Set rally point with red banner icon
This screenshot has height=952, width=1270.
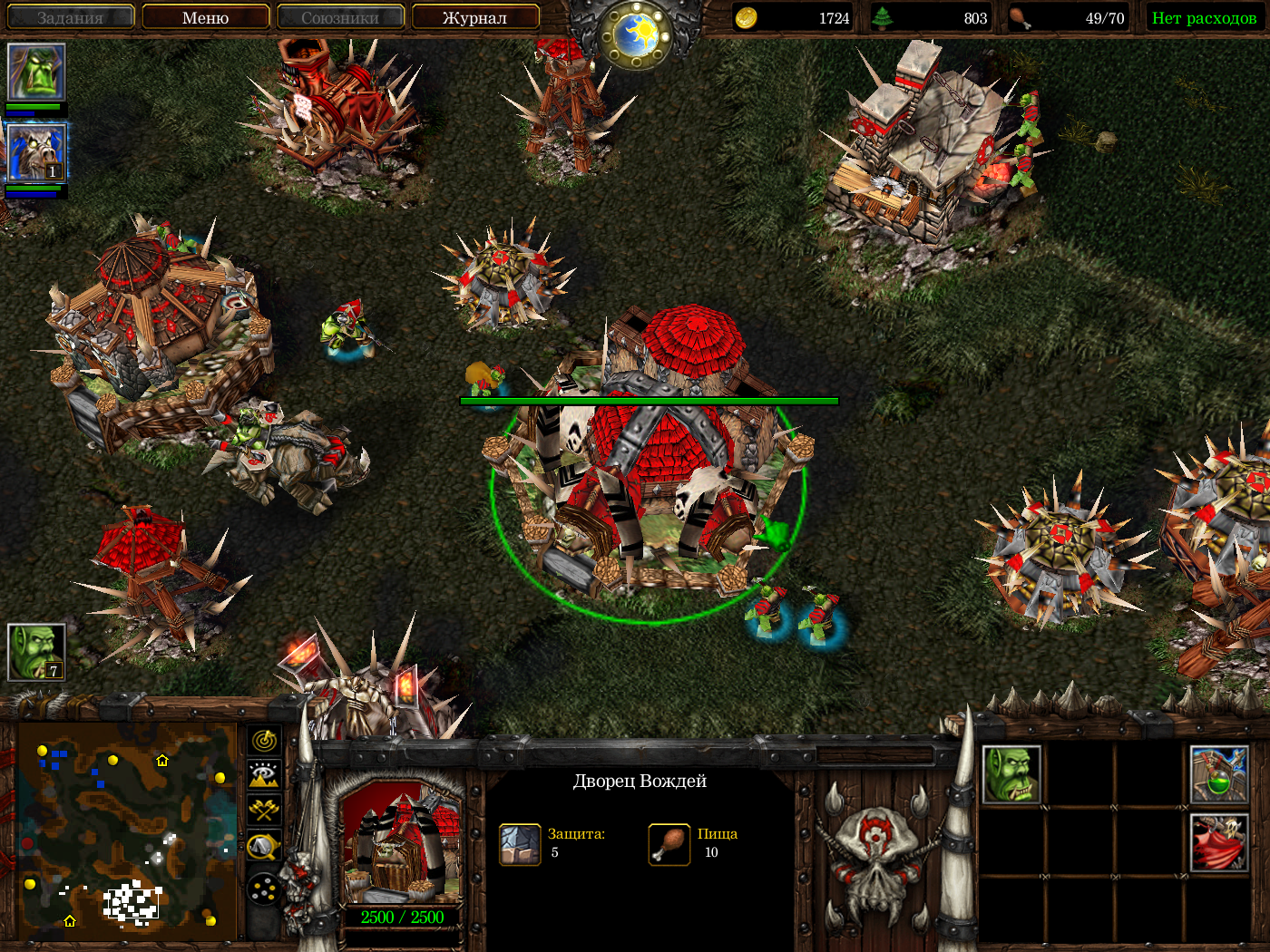(x=1219, y=842)
